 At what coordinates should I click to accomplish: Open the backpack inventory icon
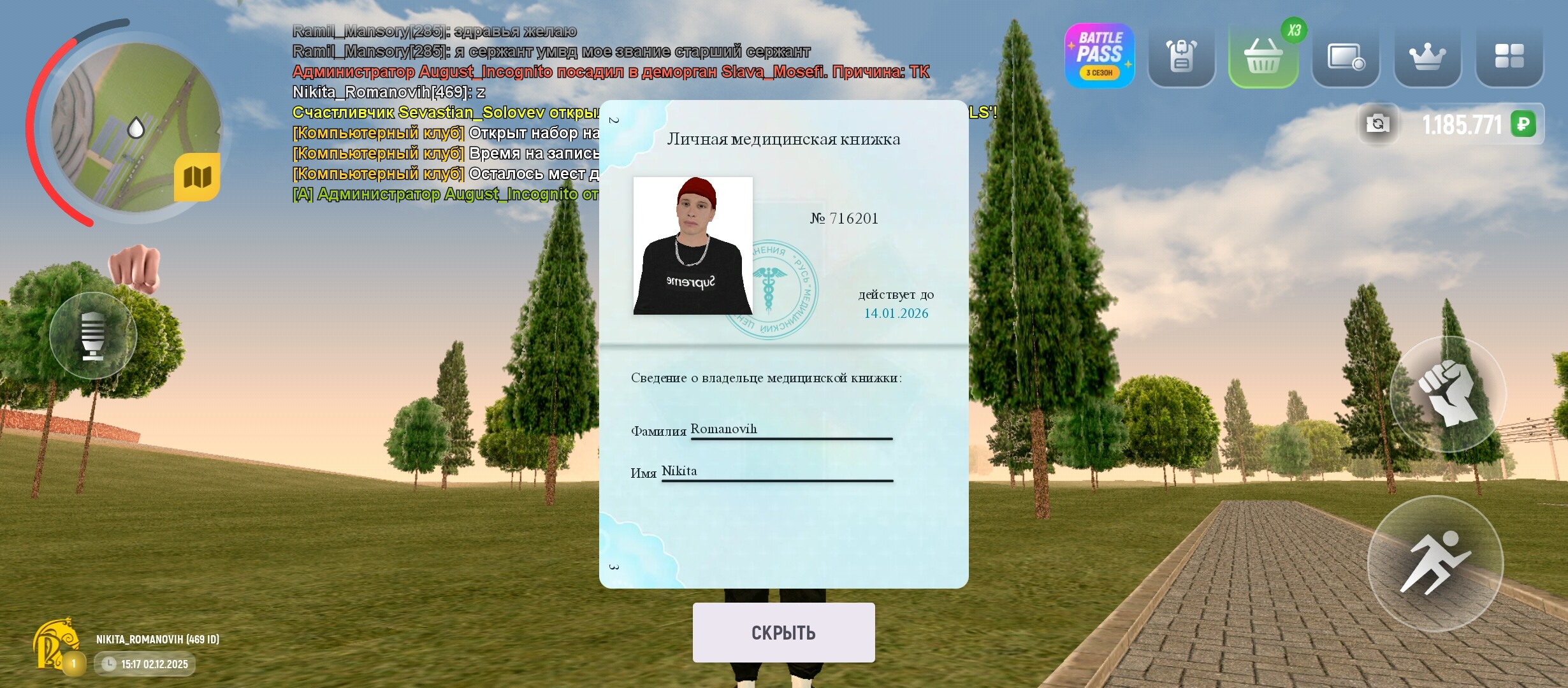click(x=1181, y=56)
